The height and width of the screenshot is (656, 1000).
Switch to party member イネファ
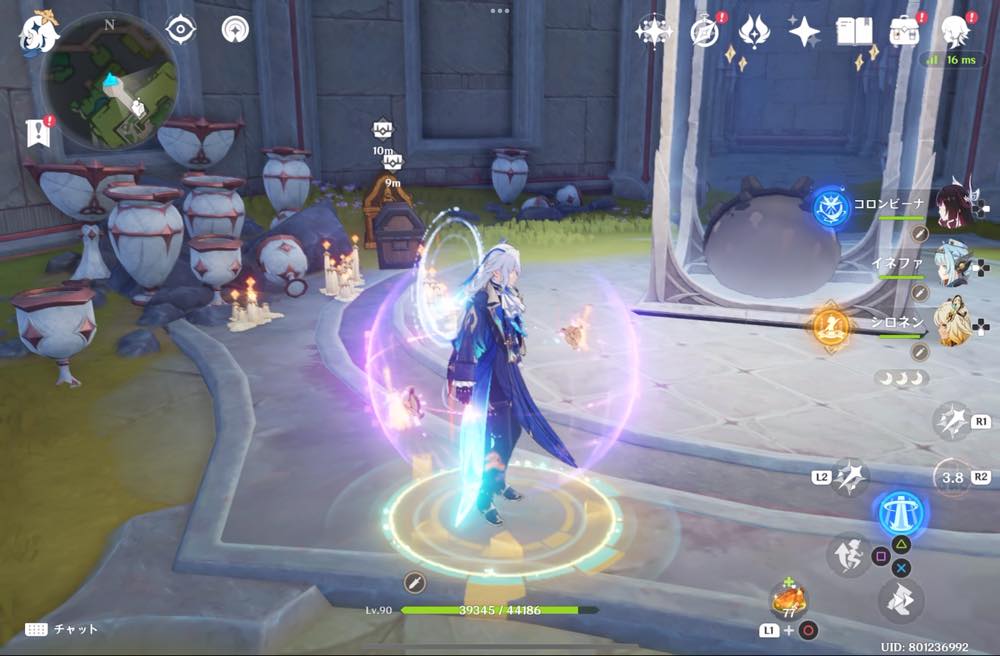coord(952,263)
